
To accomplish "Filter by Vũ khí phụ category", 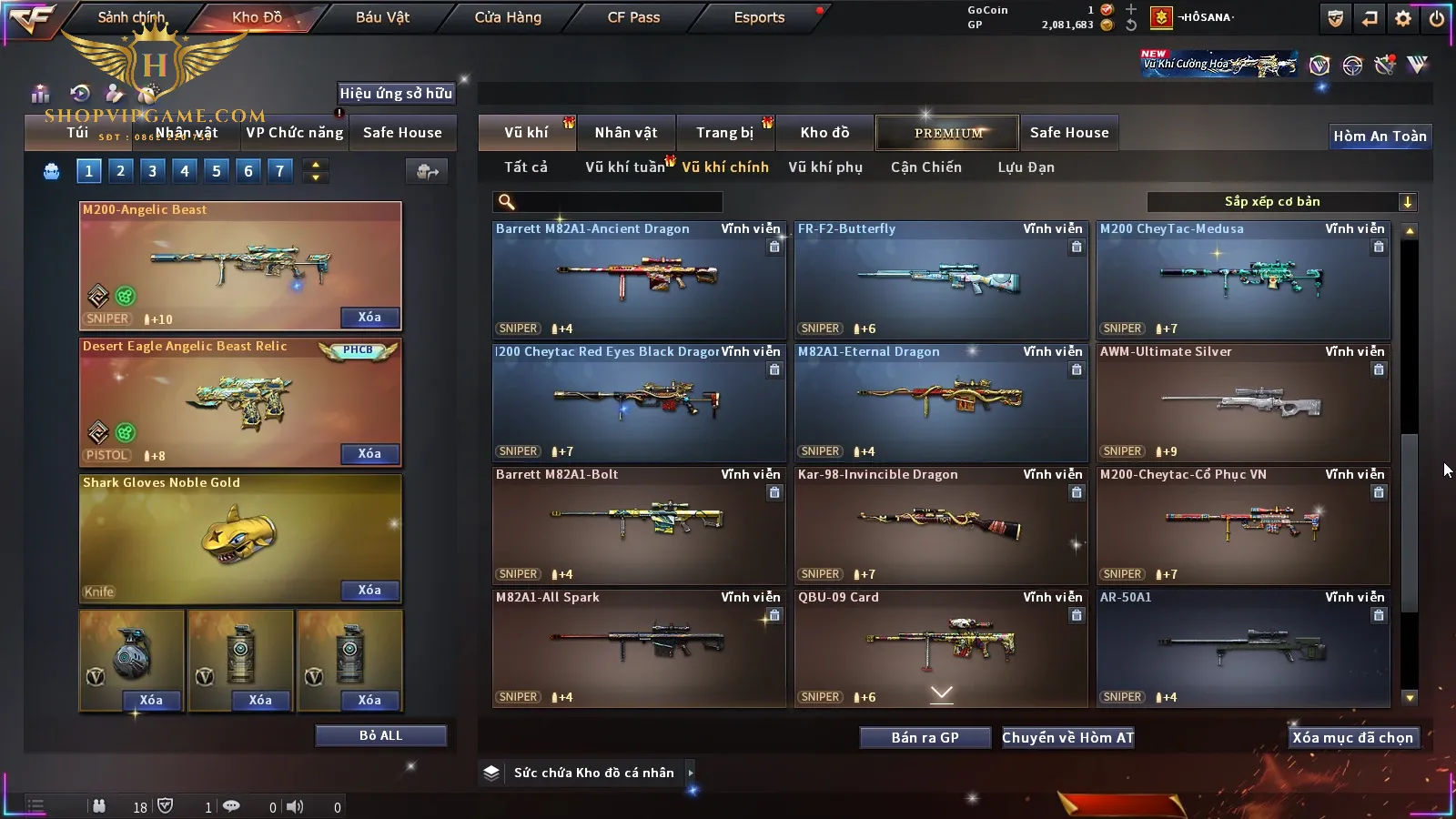I will [824, 167].
